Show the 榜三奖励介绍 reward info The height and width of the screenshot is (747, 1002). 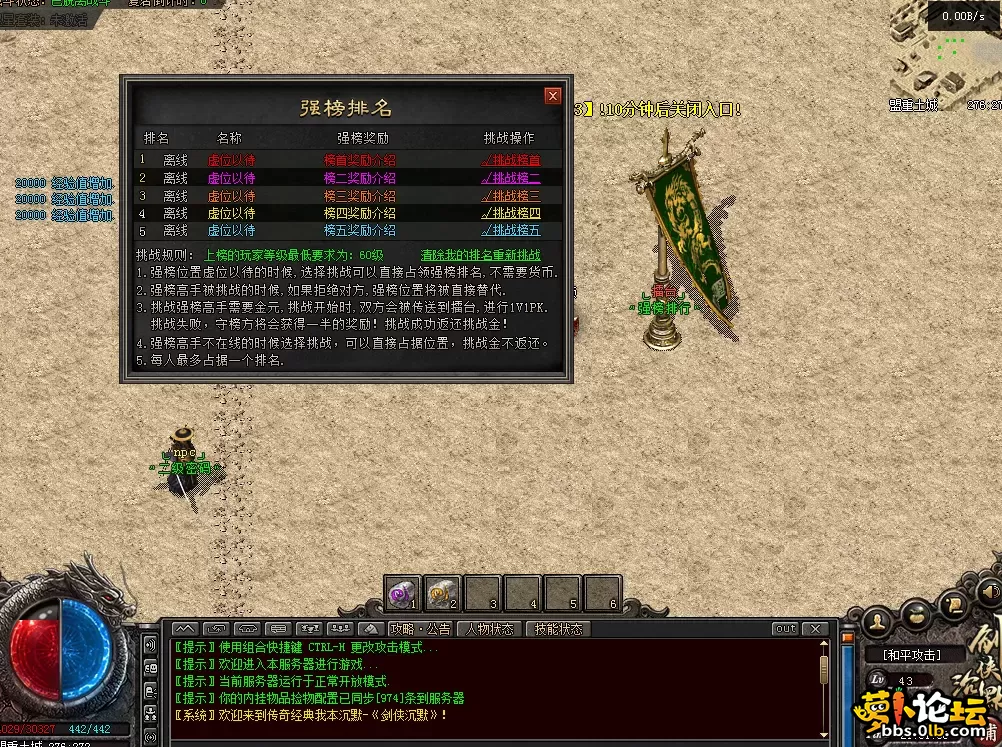pos(359,196)
